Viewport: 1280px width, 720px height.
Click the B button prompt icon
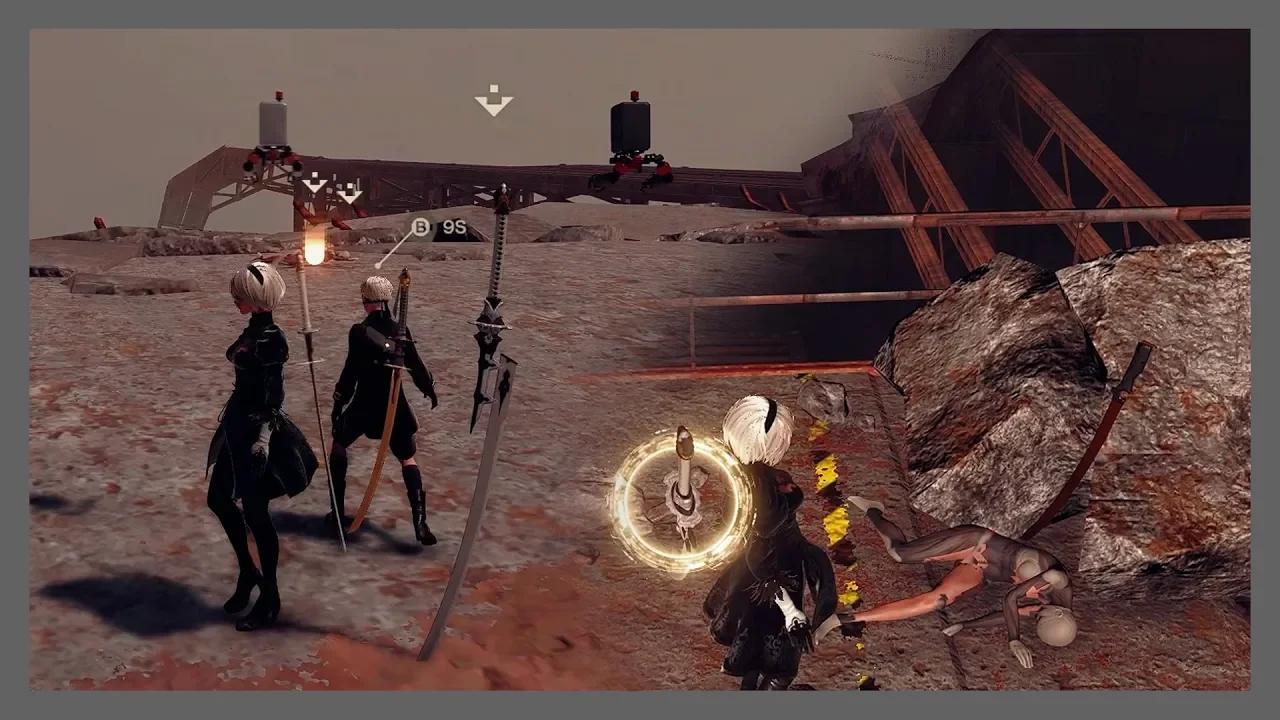click(421, 228)
